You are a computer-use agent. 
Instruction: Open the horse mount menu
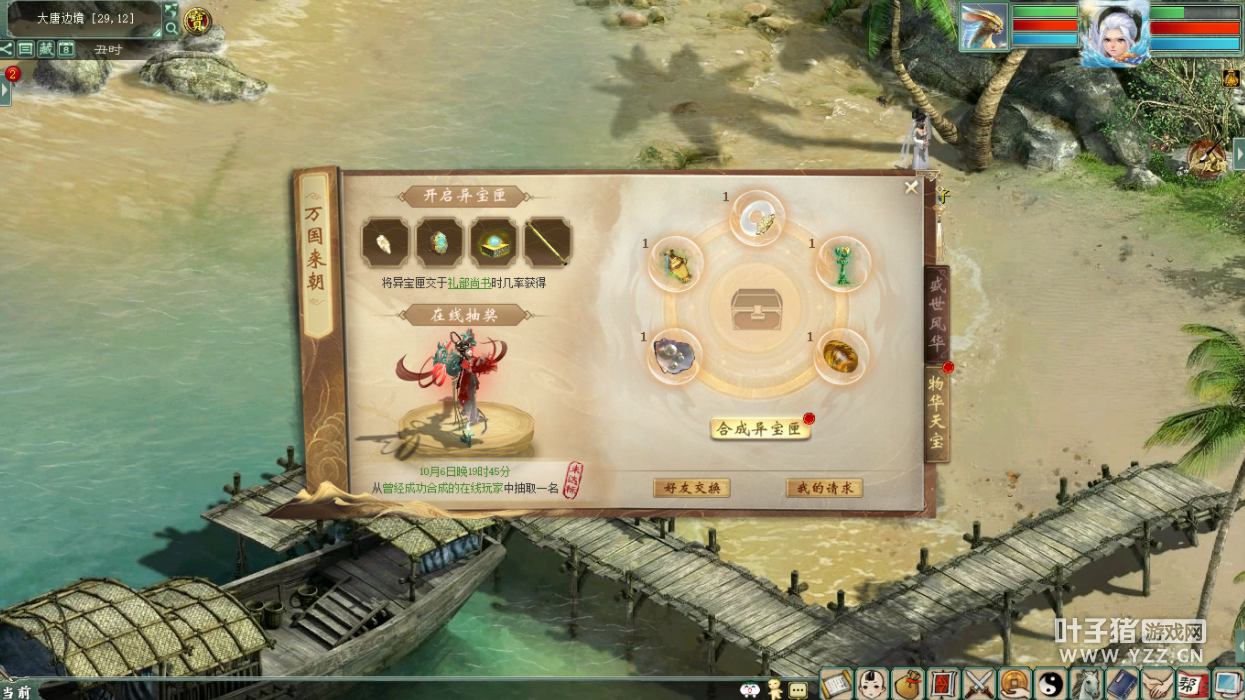click(x=1086, y=684)
